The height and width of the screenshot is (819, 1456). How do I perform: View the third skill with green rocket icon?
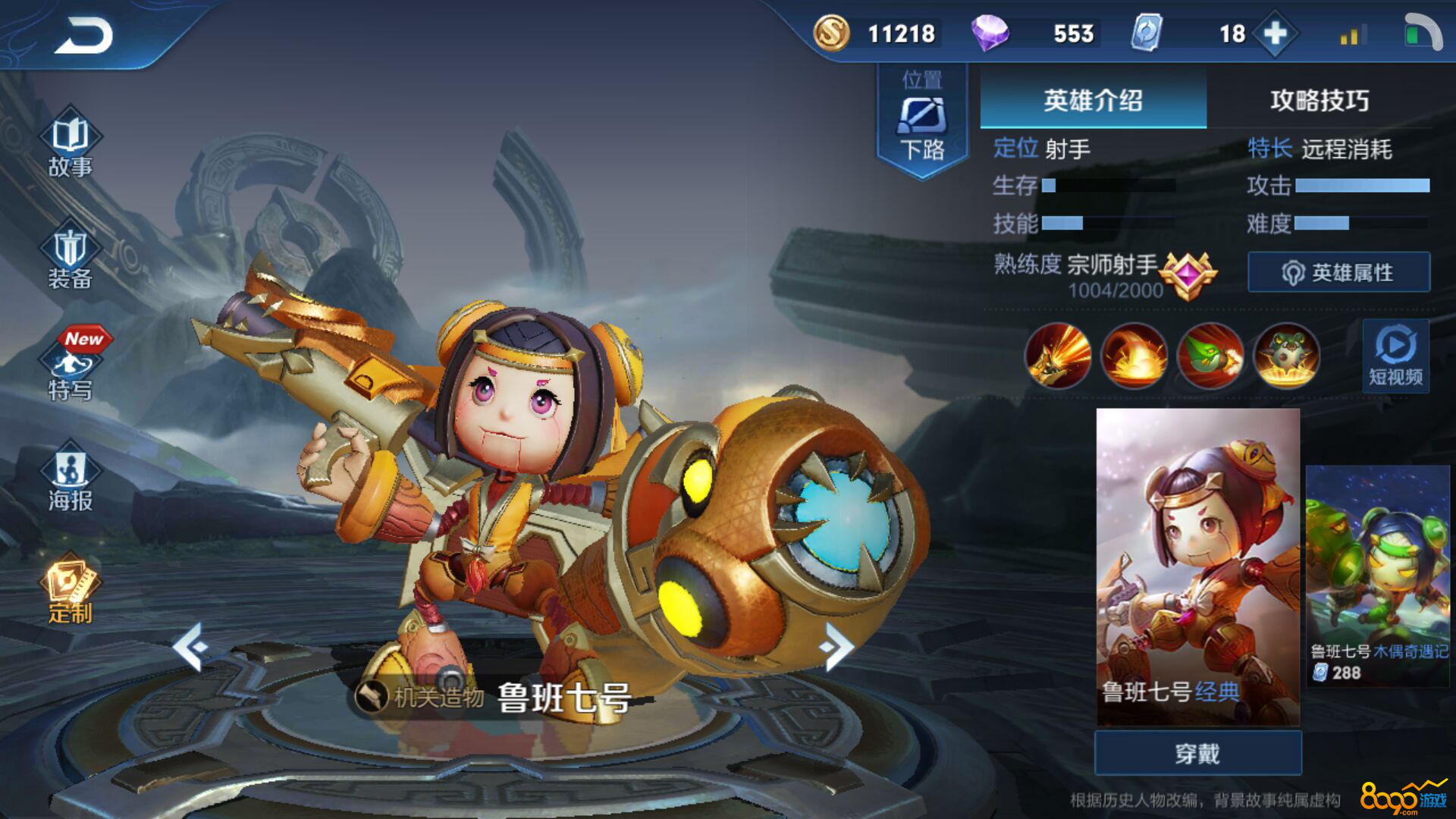click(x=1210, y=356)
